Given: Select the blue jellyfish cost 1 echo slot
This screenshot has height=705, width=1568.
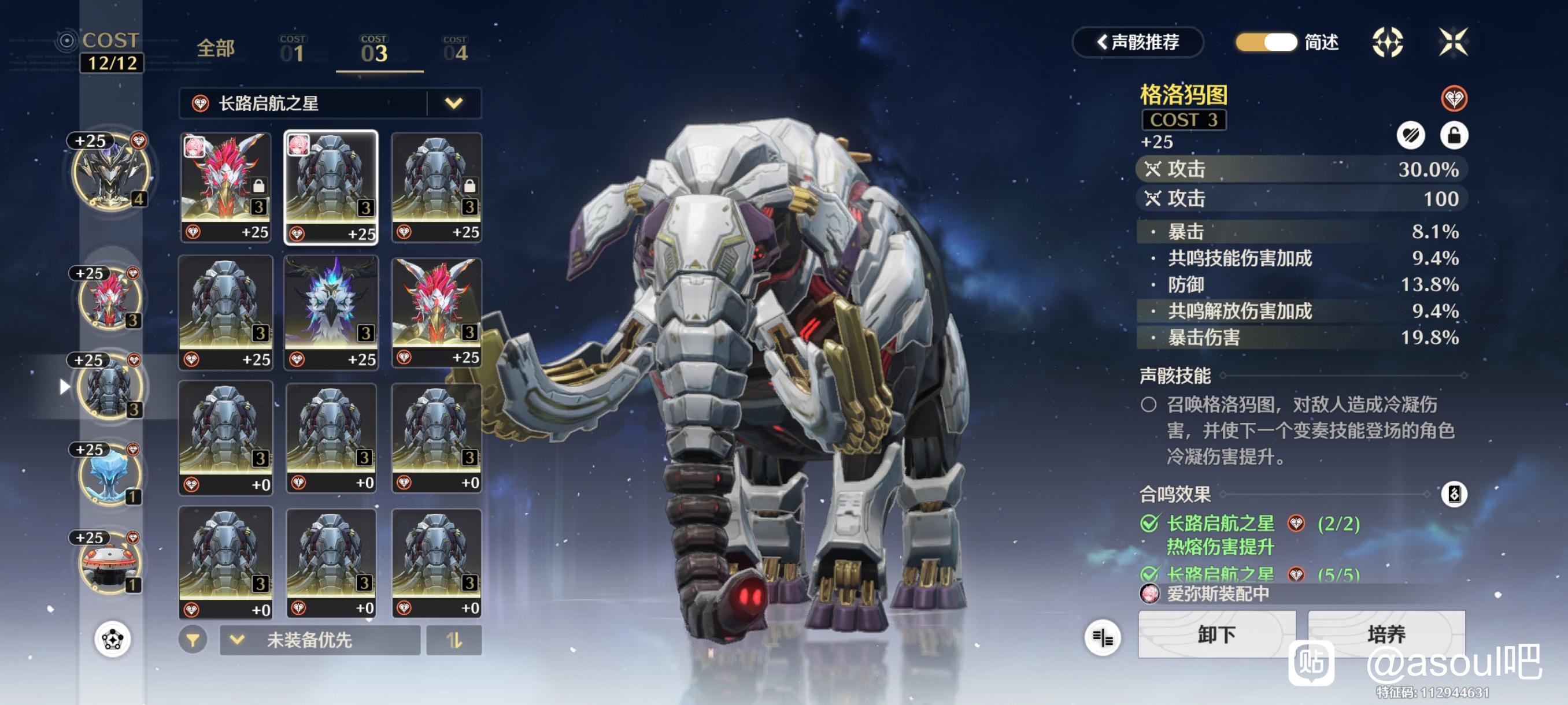Looking at the screenshot, I should [110, 474].
